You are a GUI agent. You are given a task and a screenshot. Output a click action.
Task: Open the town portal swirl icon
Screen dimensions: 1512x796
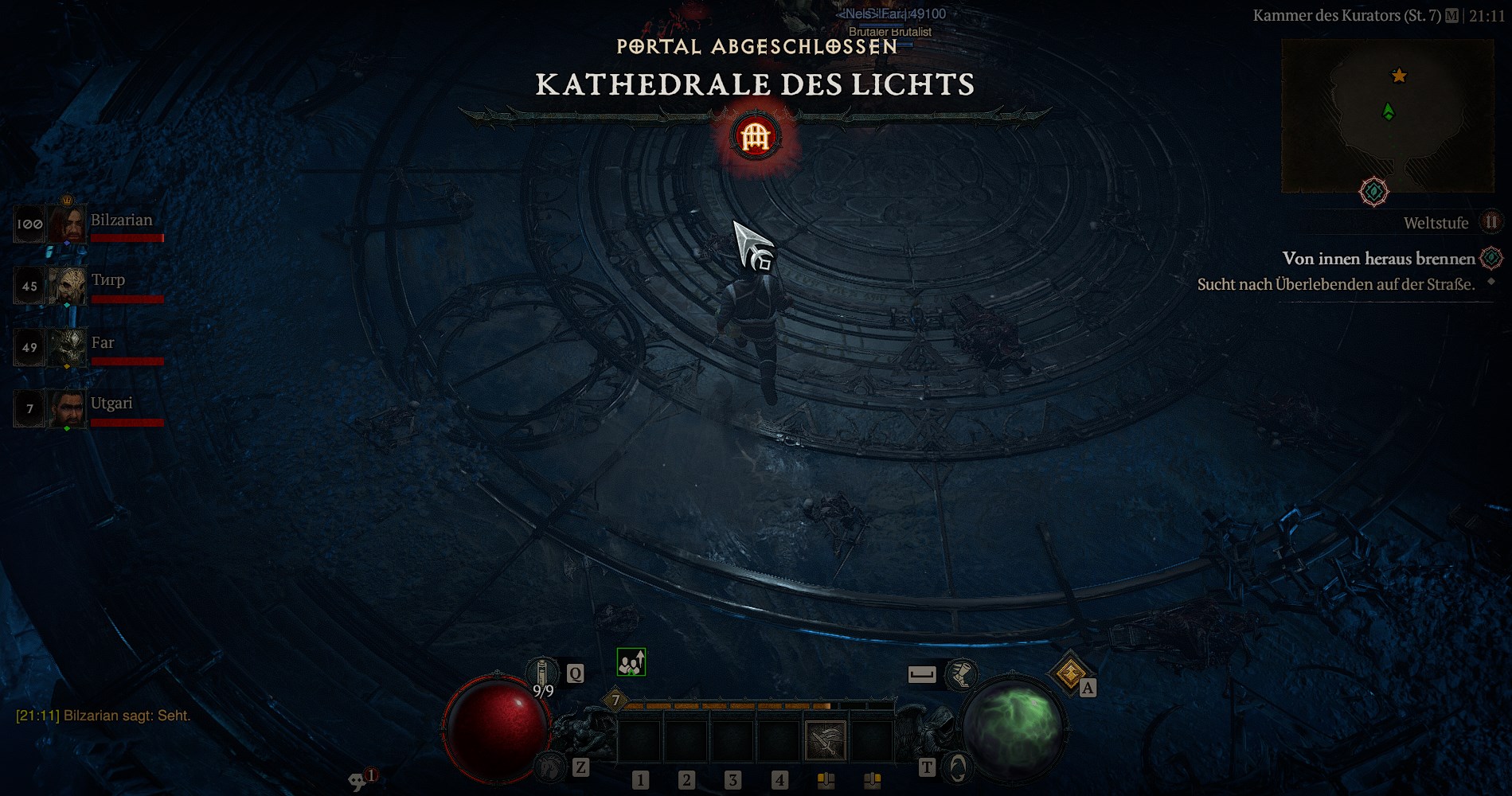(958, 767)
